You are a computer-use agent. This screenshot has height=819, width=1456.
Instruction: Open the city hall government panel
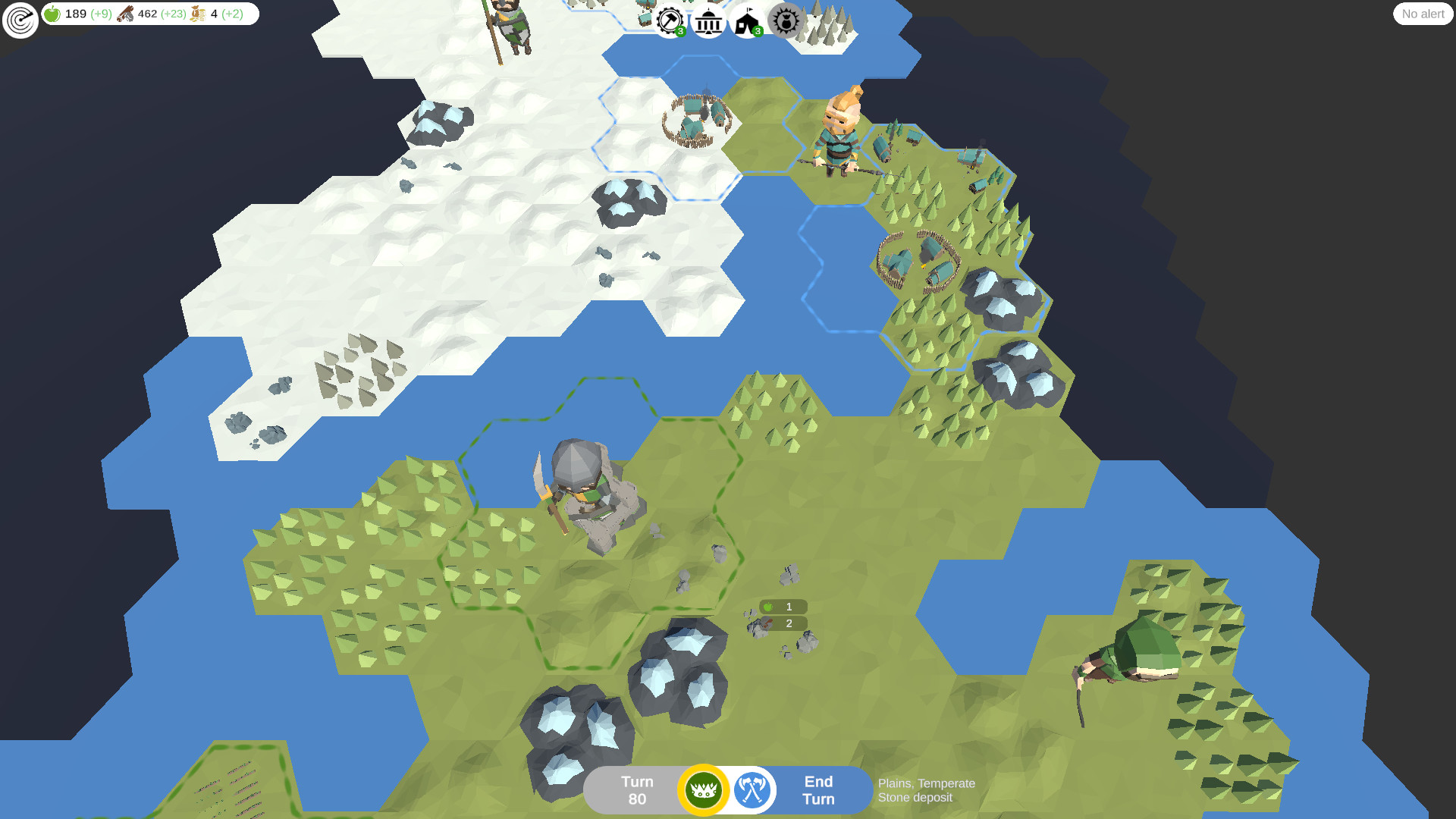tap(708, 21)
